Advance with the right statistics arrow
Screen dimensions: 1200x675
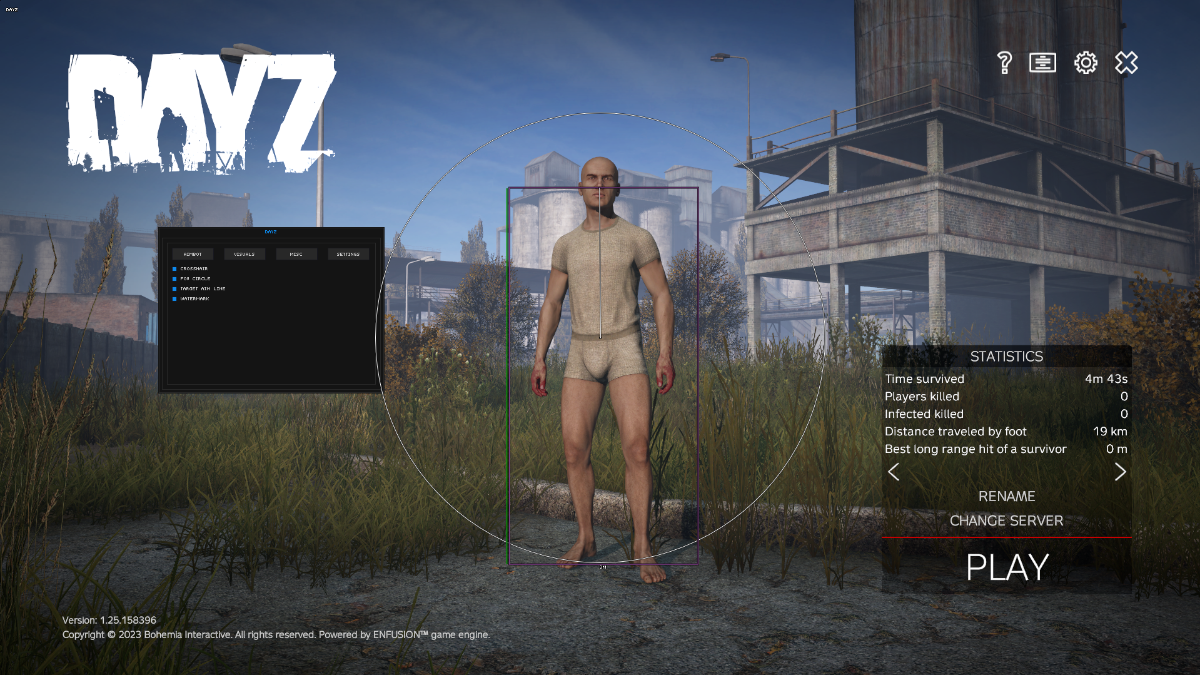tap(1120, 472)
